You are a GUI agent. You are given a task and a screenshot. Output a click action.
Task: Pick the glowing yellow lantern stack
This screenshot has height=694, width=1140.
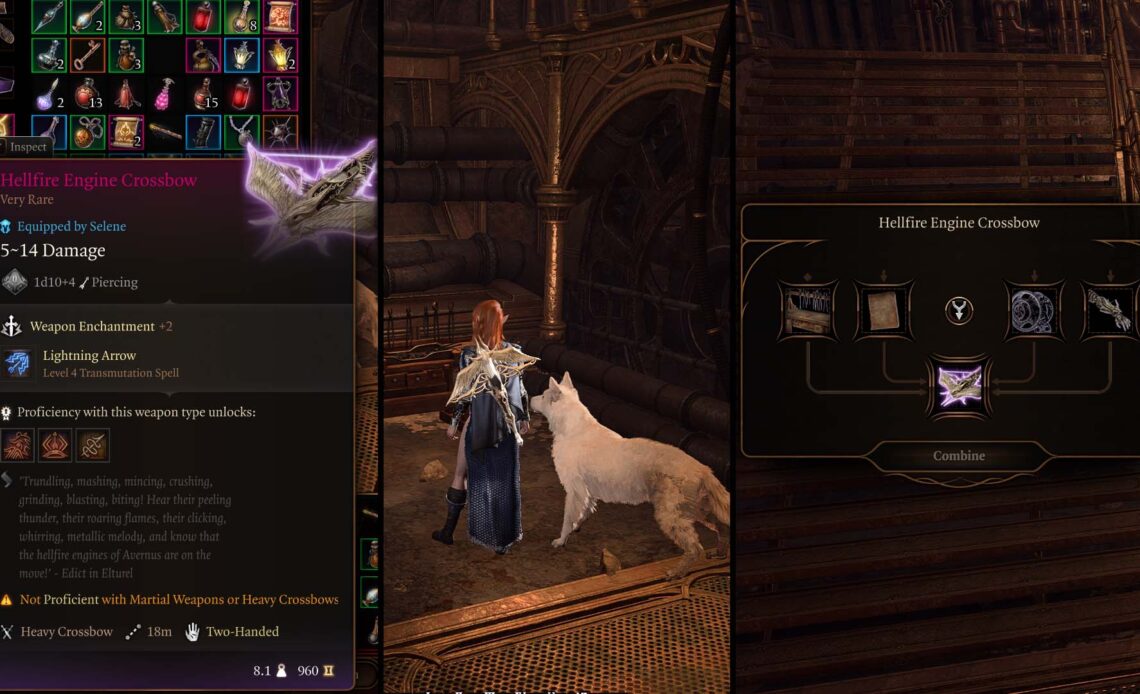pyautogui.click(x=280, y=55)
